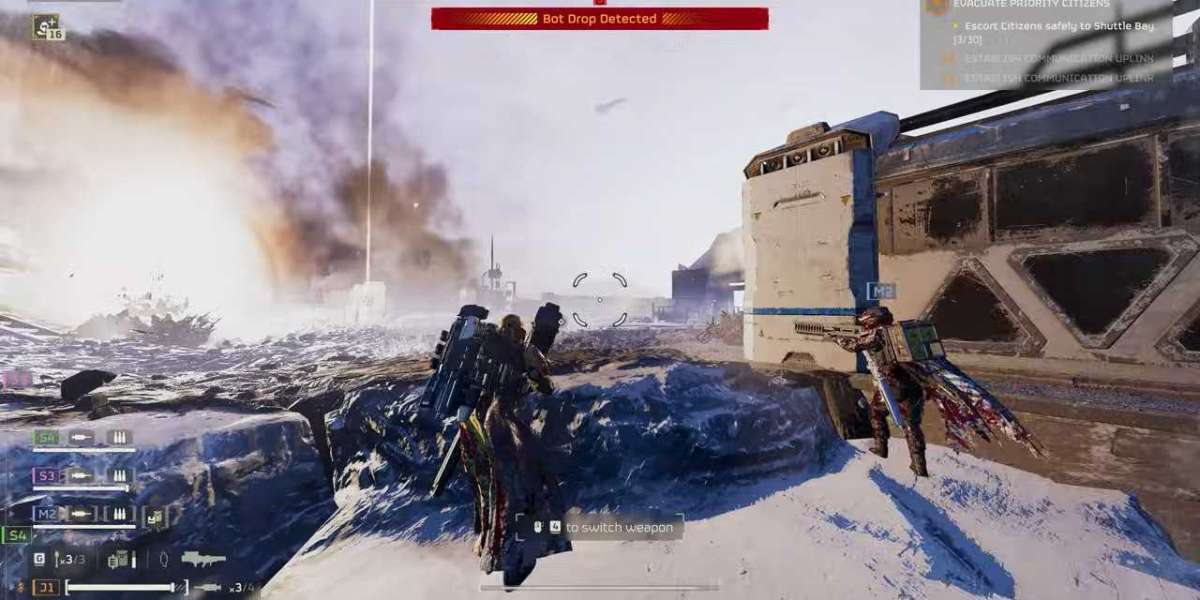The height and width of the screenshot is (600, 1200).
Task: Click the backpack icon on M2's squad row
Action: 155,516
